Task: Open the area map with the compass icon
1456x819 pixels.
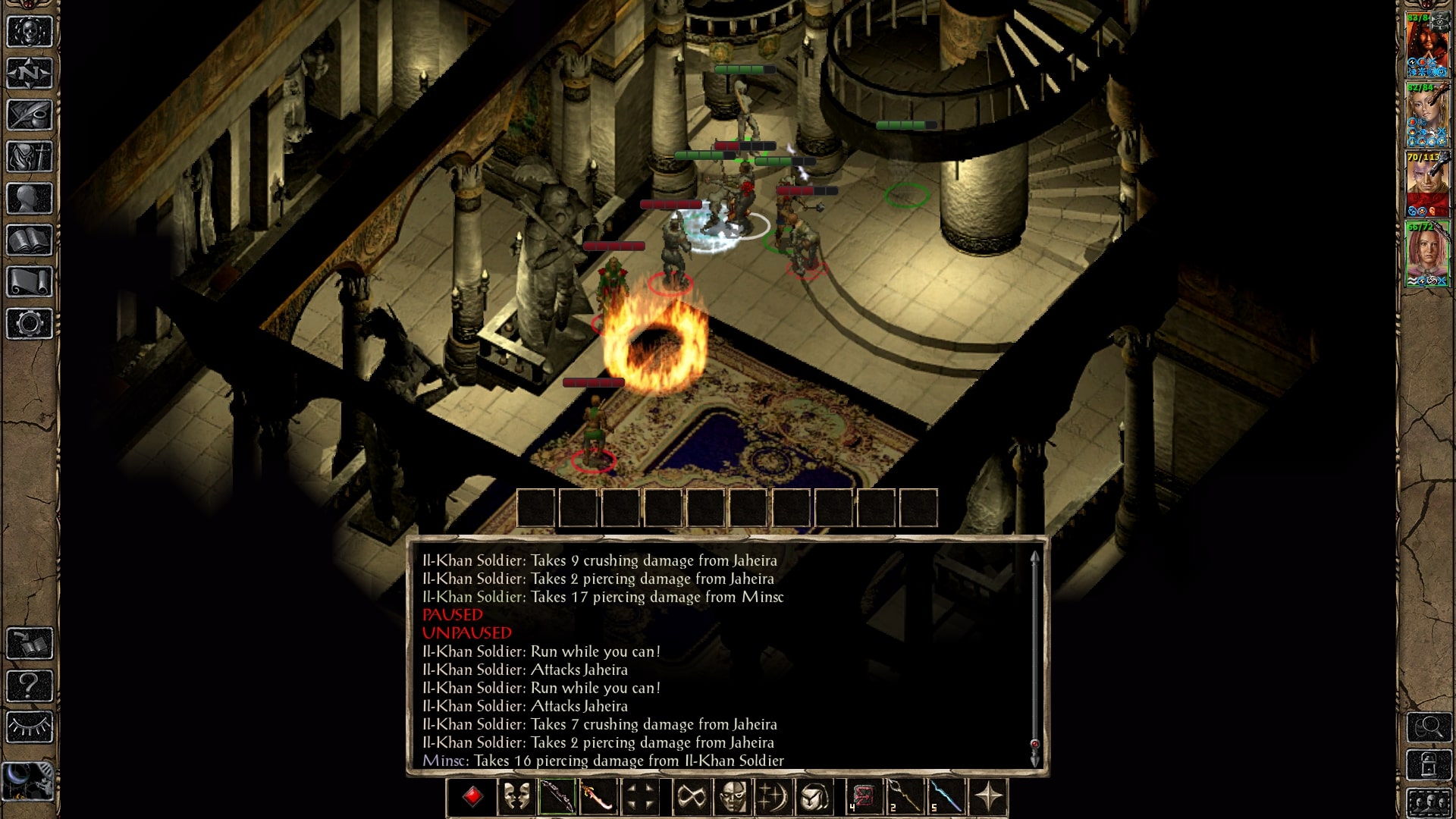Action: [30, 74]
